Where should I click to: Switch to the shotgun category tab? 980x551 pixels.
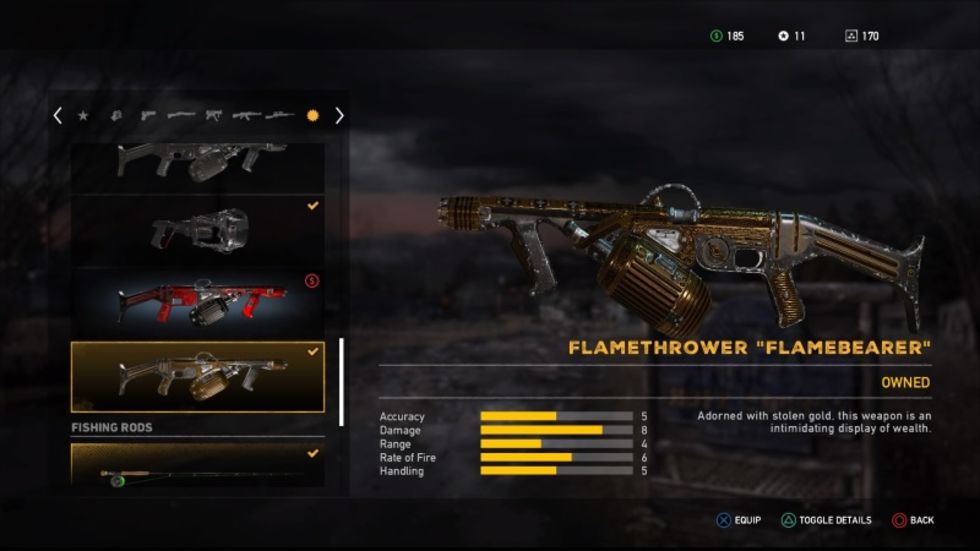[x=181, y=116]
